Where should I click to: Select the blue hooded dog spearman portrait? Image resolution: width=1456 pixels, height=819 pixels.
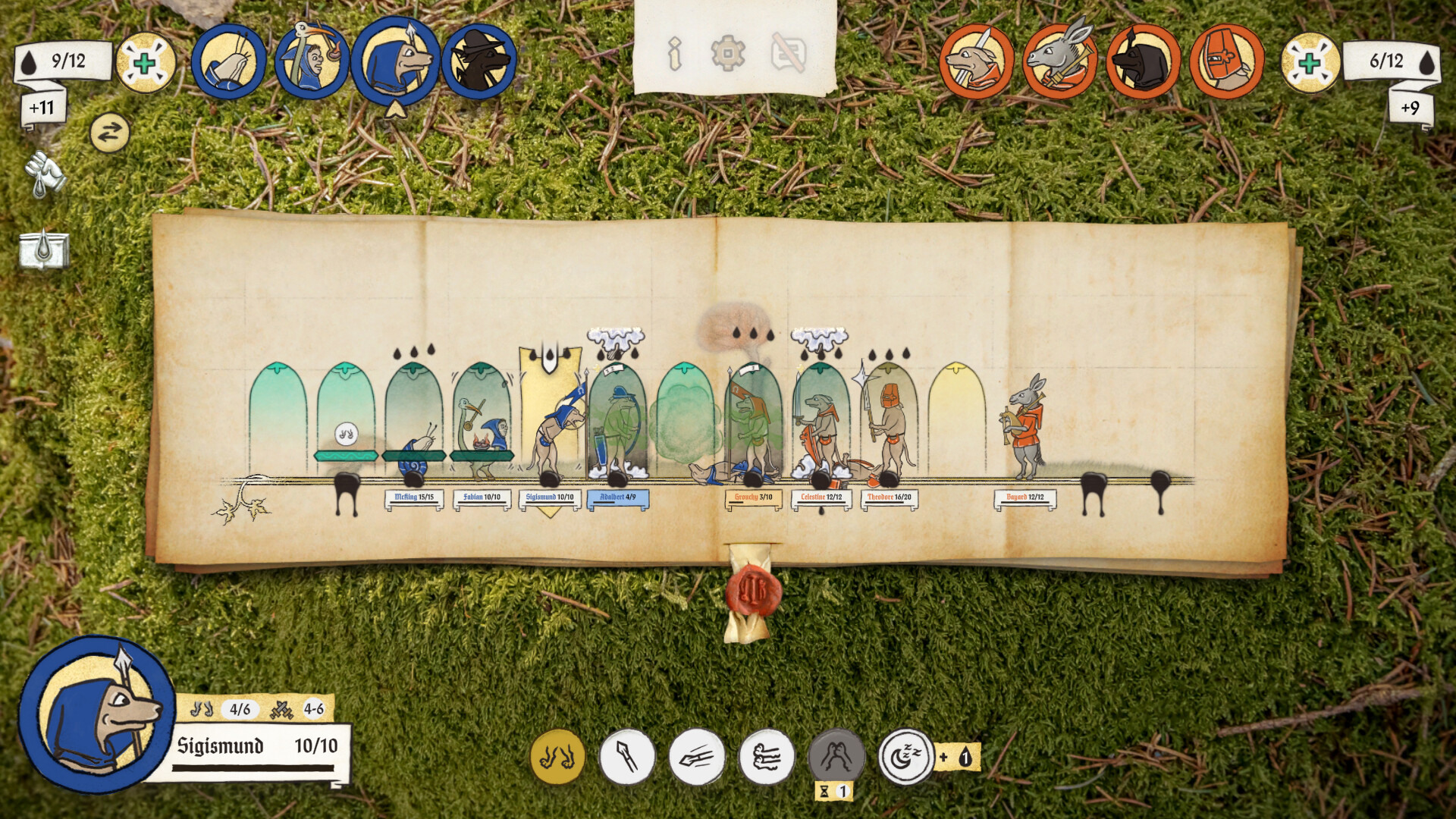coord(395,61)
